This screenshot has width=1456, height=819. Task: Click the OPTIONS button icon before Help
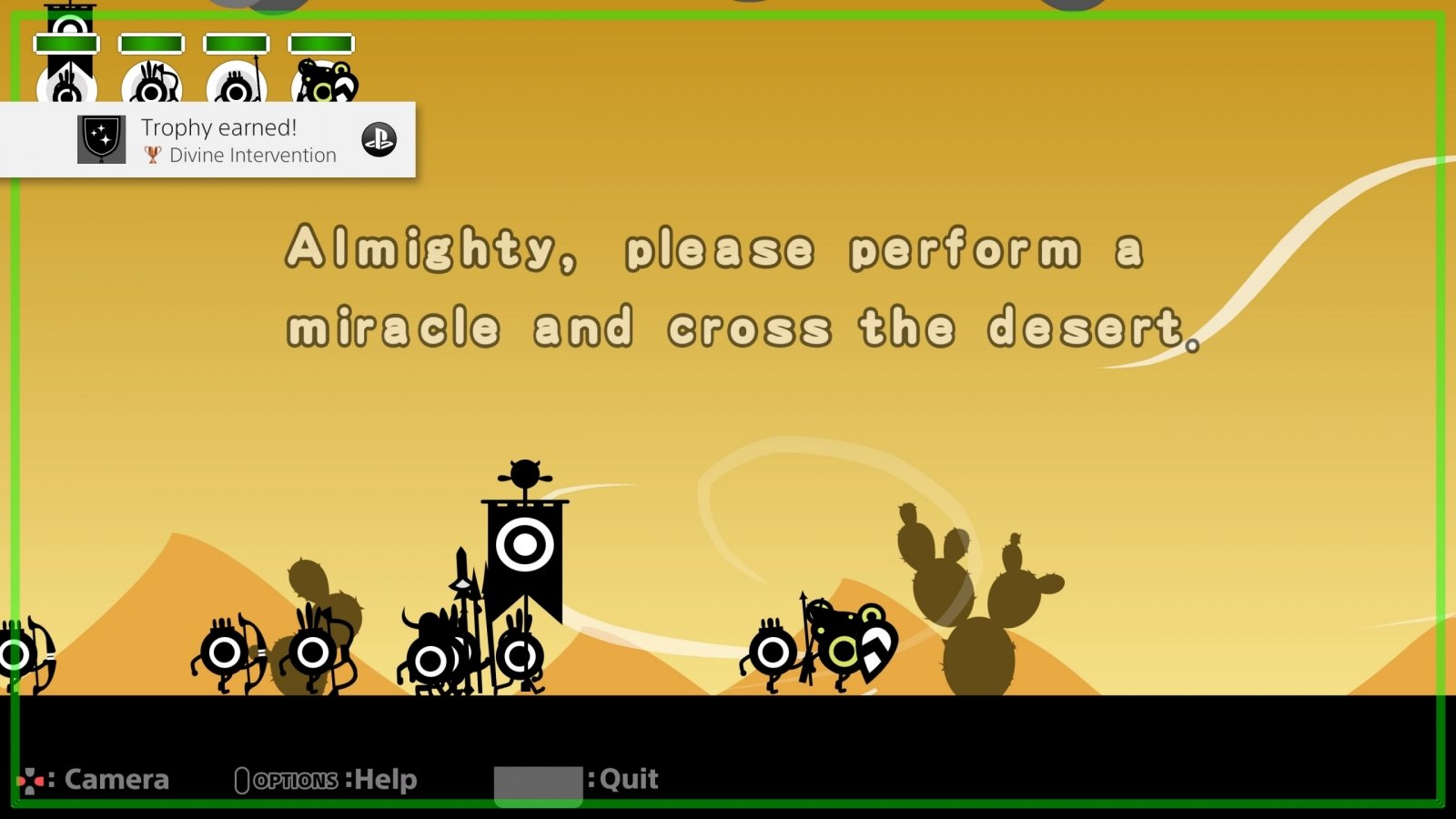coord(244,778)
